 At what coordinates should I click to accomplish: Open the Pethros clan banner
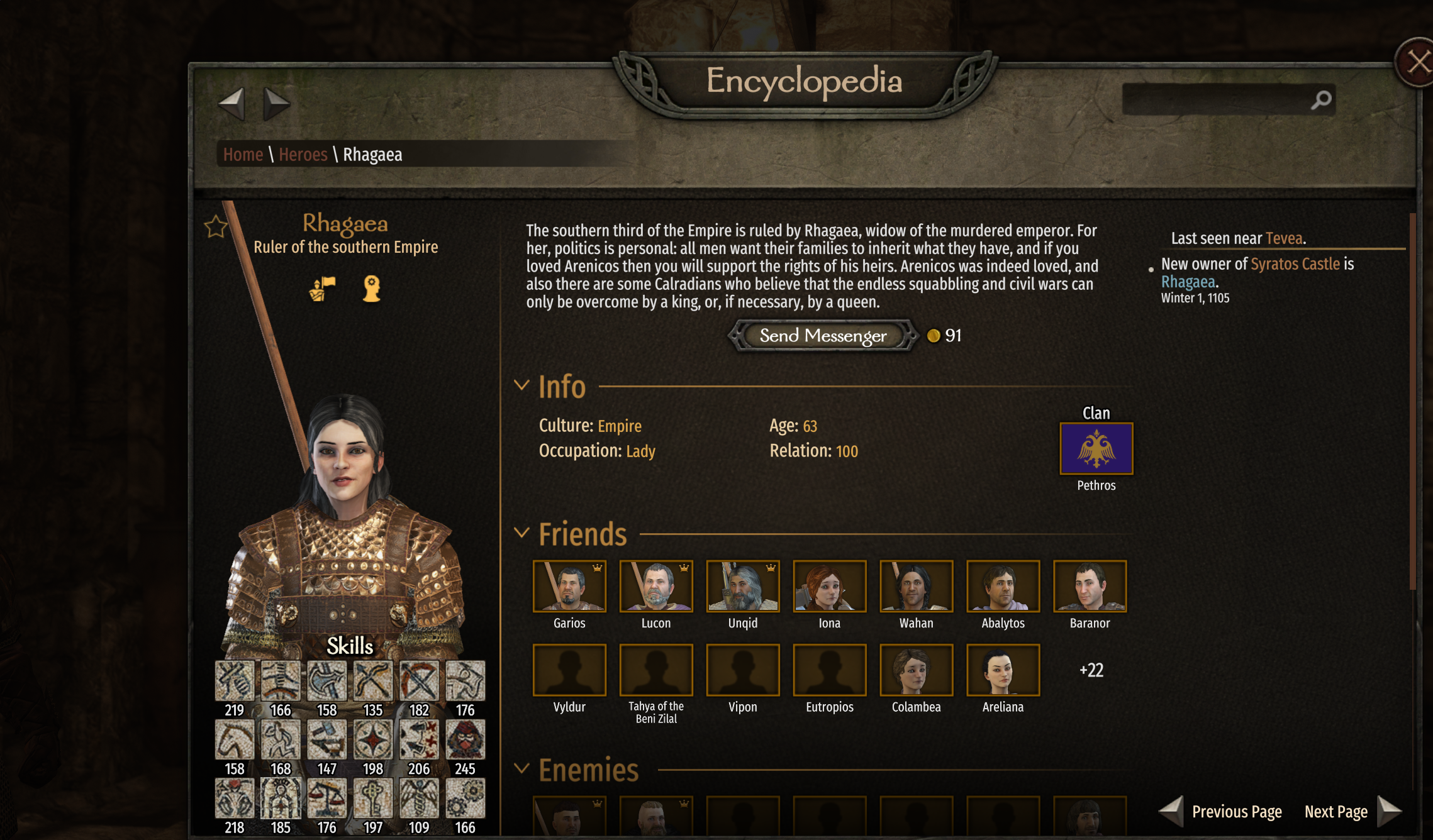click(x=1096, y=448)
